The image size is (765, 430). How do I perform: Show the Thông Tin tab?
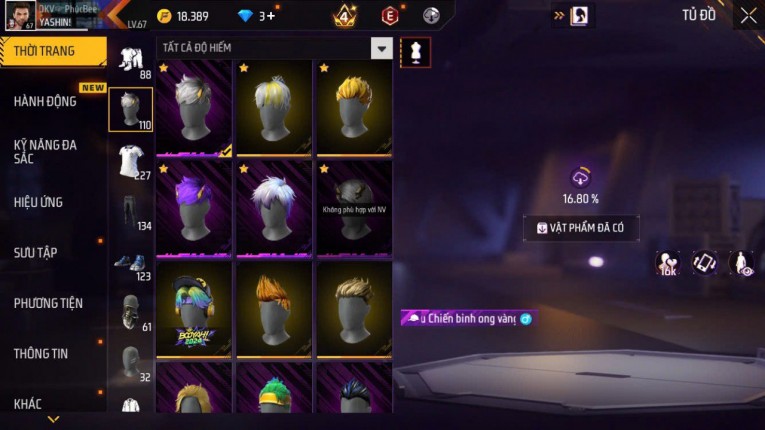click(41, 353)
